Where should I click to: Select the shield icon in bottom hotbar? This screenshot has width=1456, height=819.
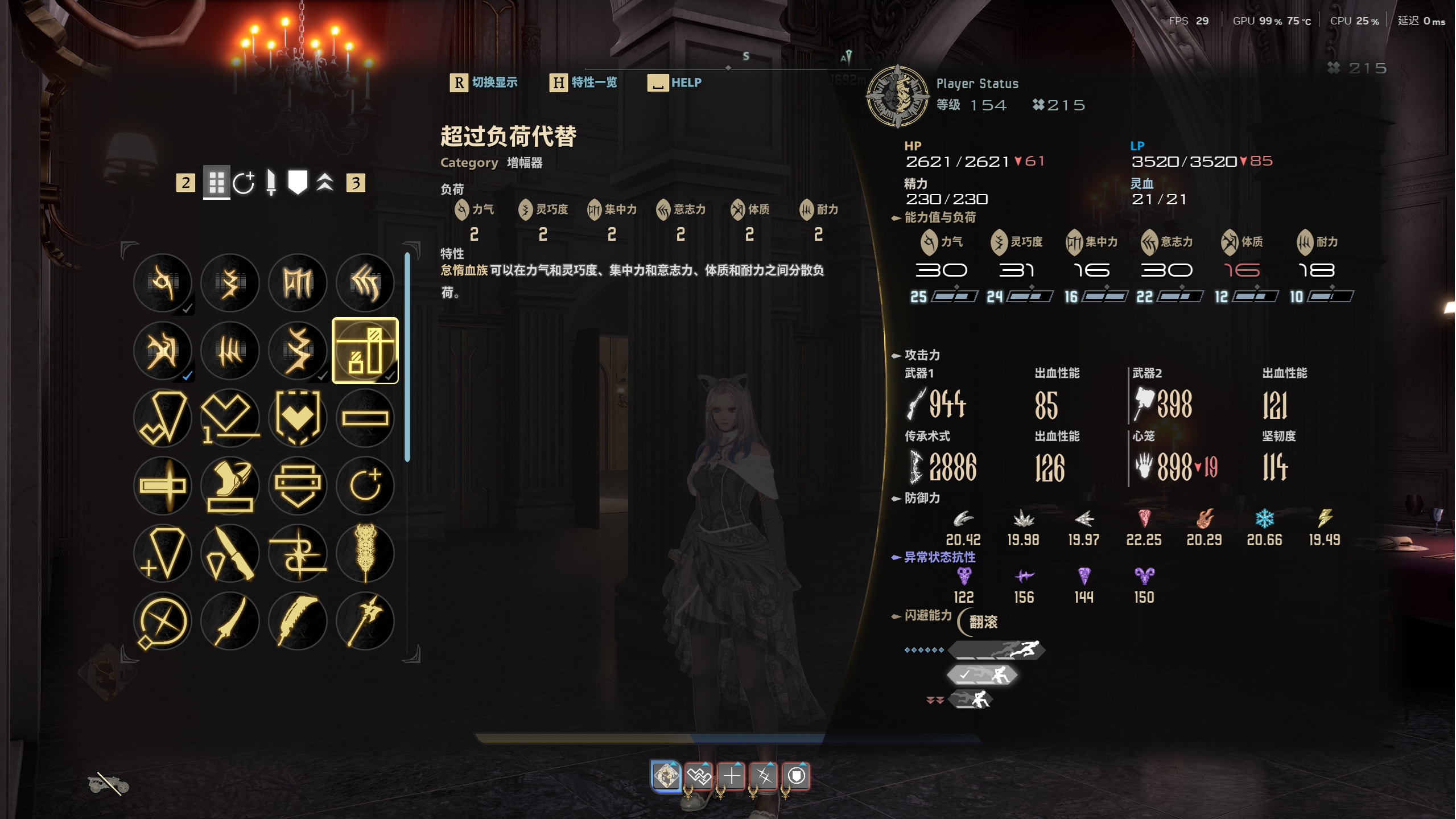pyautogui.click(x=797, y=776)
